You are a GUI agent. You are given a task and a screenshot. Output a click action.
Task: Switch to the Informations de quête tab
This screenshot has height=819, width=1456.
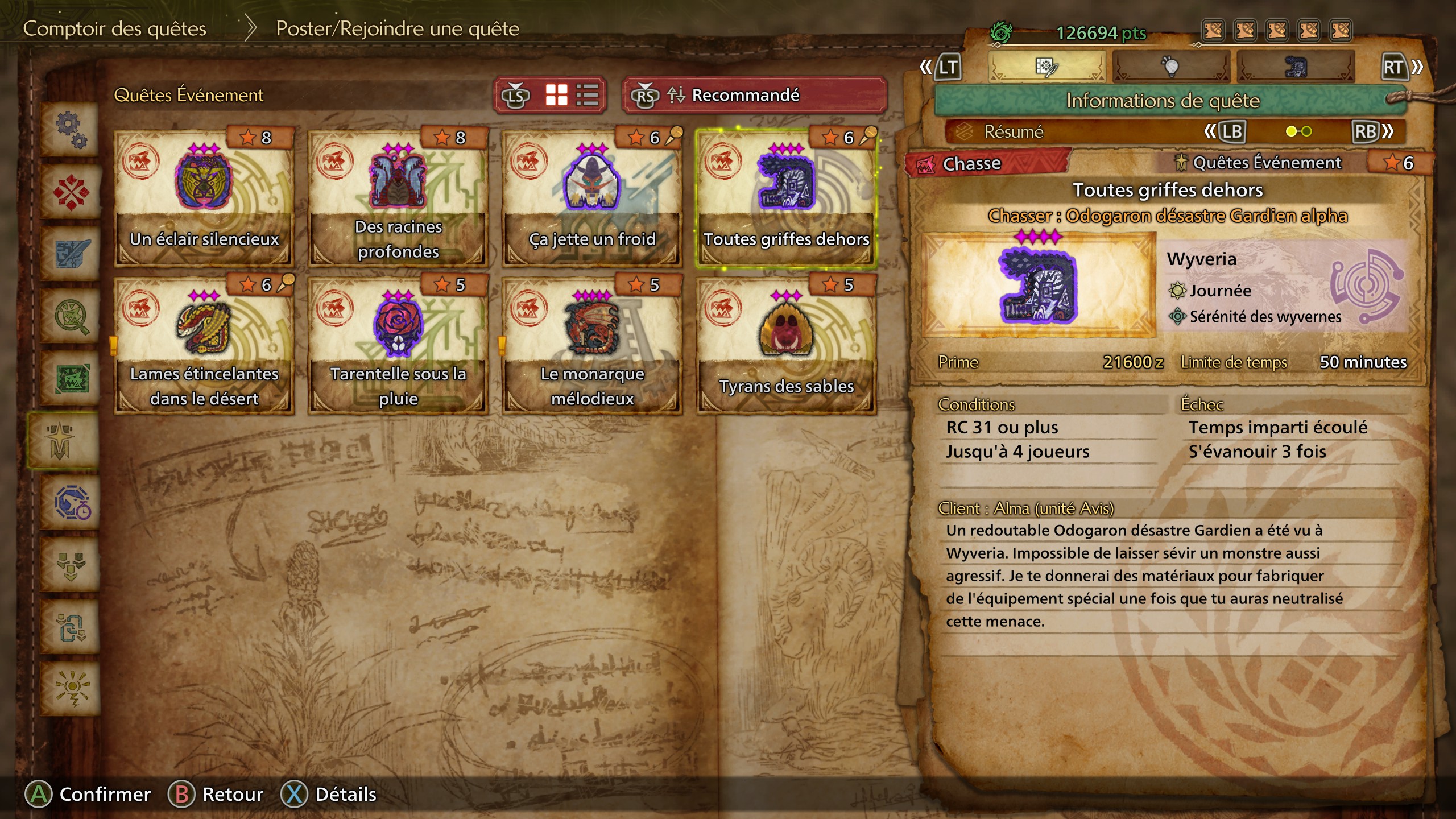pyautogui.click(x=1046, y=65)
